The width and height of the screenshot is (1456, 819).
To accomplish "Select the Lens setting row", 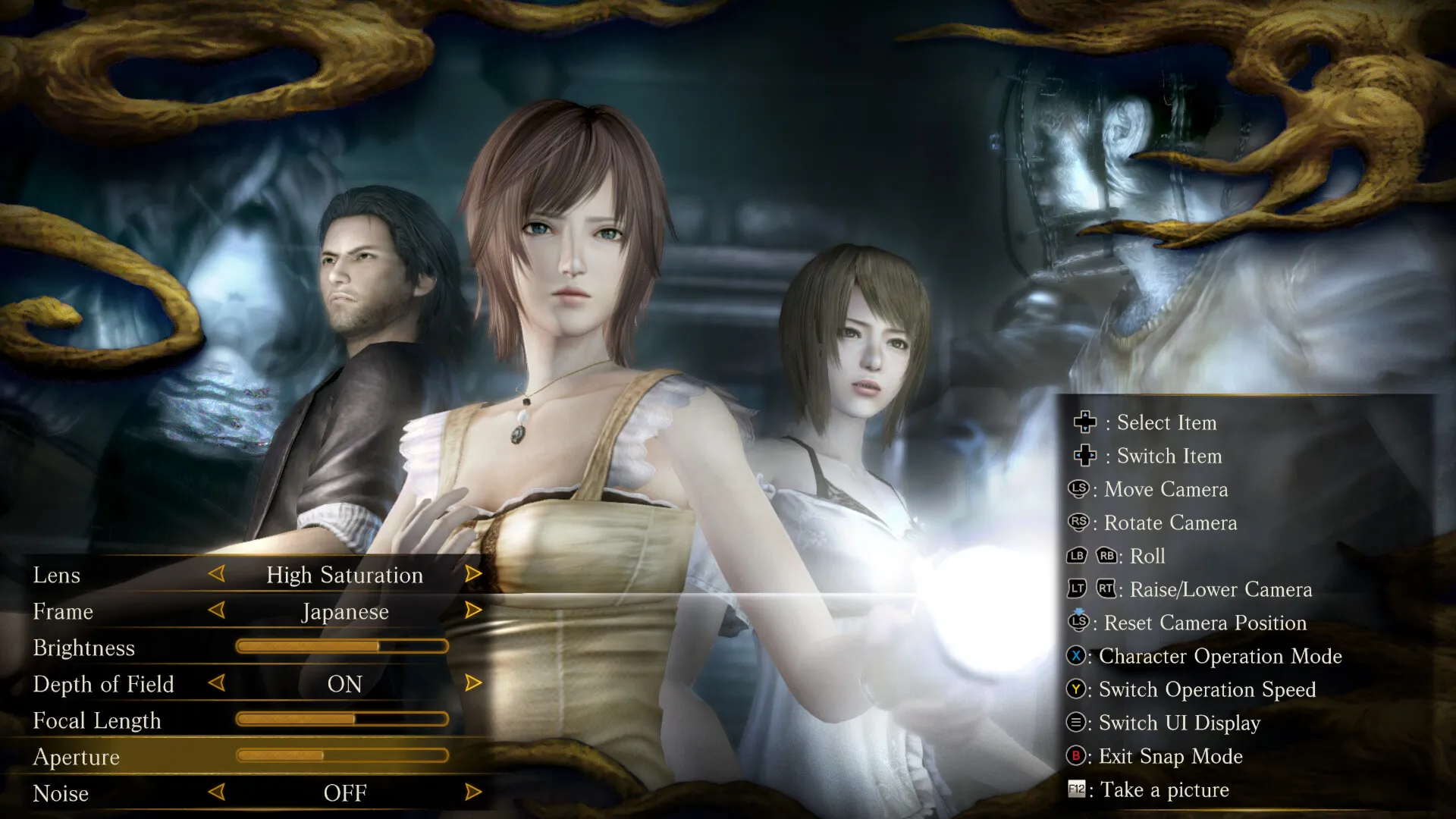I will 57,576.
